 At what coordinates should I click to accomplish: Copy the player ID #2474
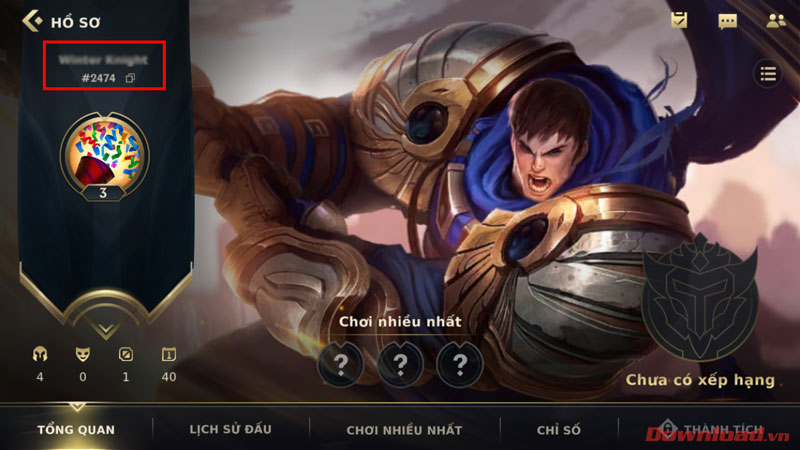(x=131, y=78)
